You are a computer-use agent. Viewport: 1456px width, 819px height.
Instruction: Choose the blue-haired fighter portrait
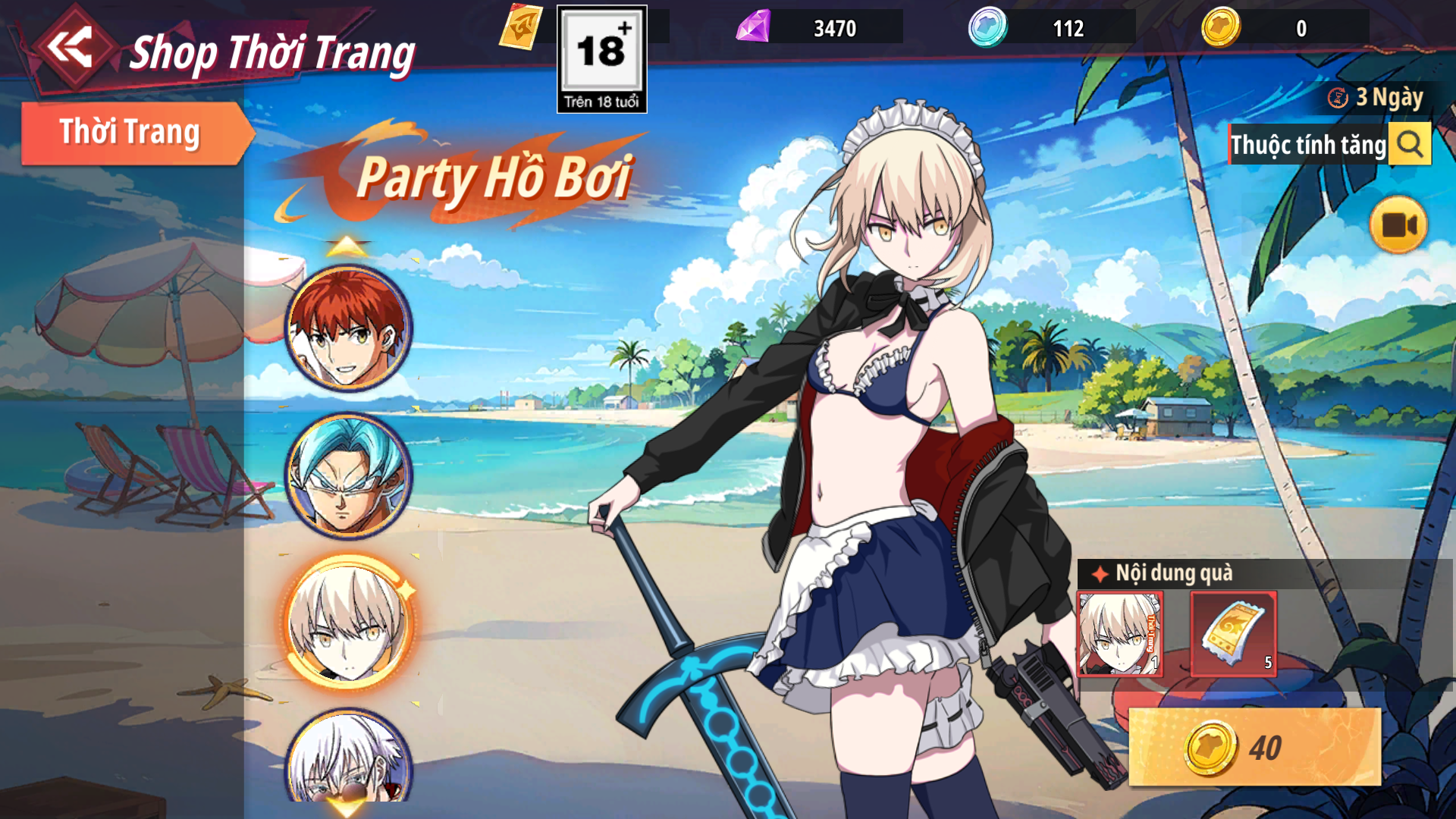tap(348, 475)
